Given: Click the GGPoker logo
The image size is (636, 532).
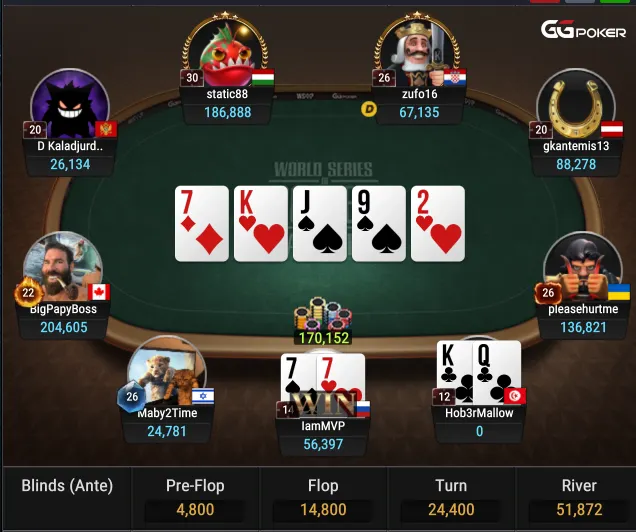Looking at the screenshot, I should coord(584,31).
